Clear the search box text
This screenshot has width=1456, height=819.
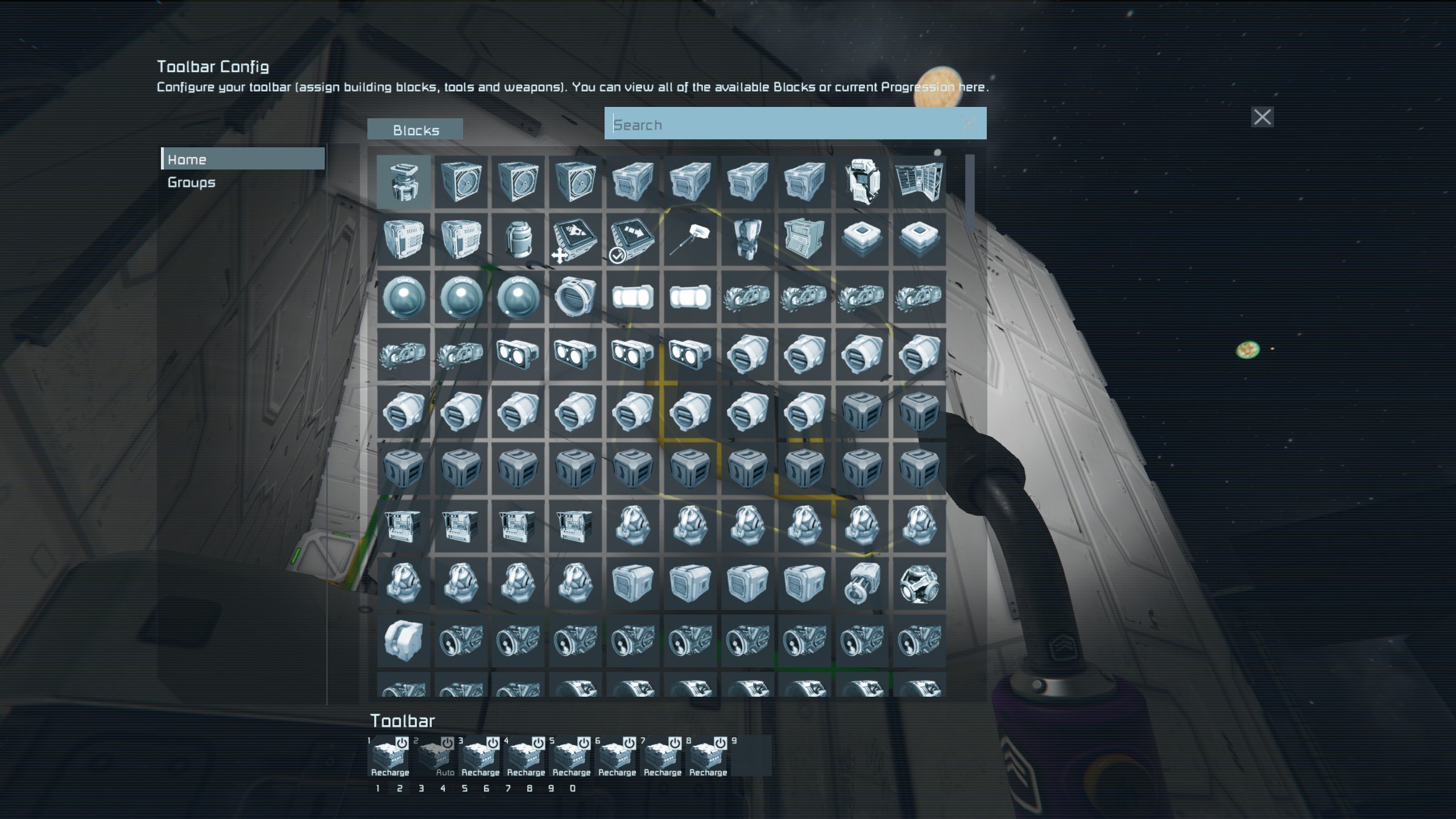[x=969, y=123]
